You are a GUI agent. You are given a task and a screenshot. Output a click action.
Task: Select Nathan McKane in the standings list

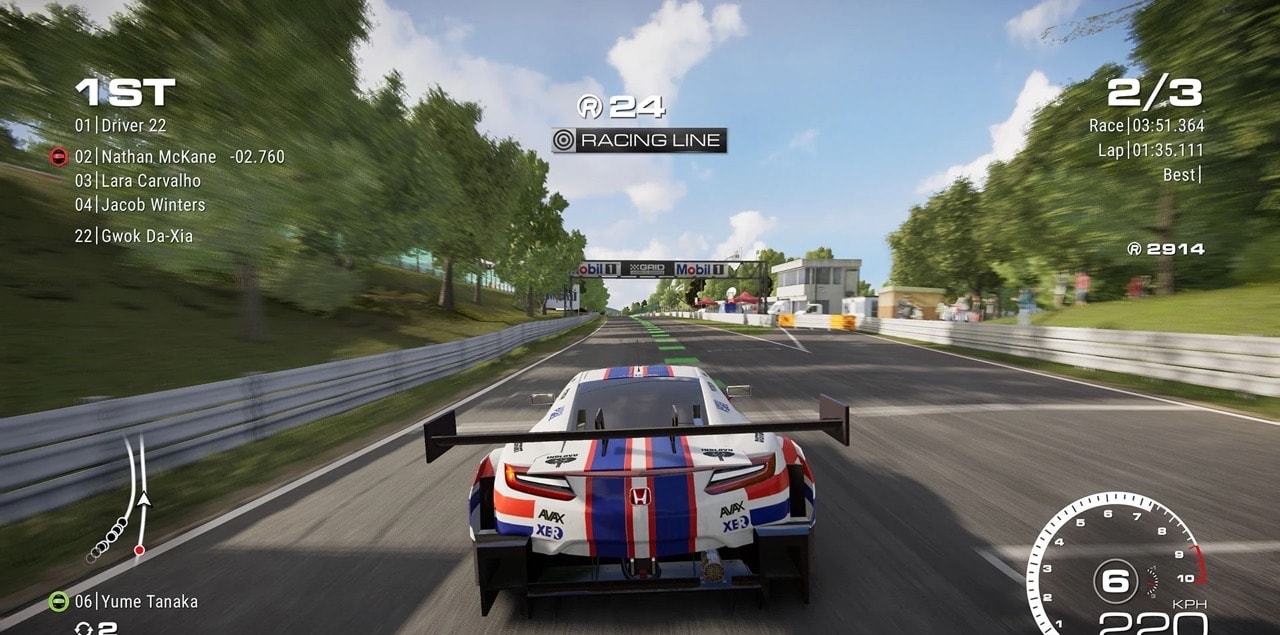(158, 157)
